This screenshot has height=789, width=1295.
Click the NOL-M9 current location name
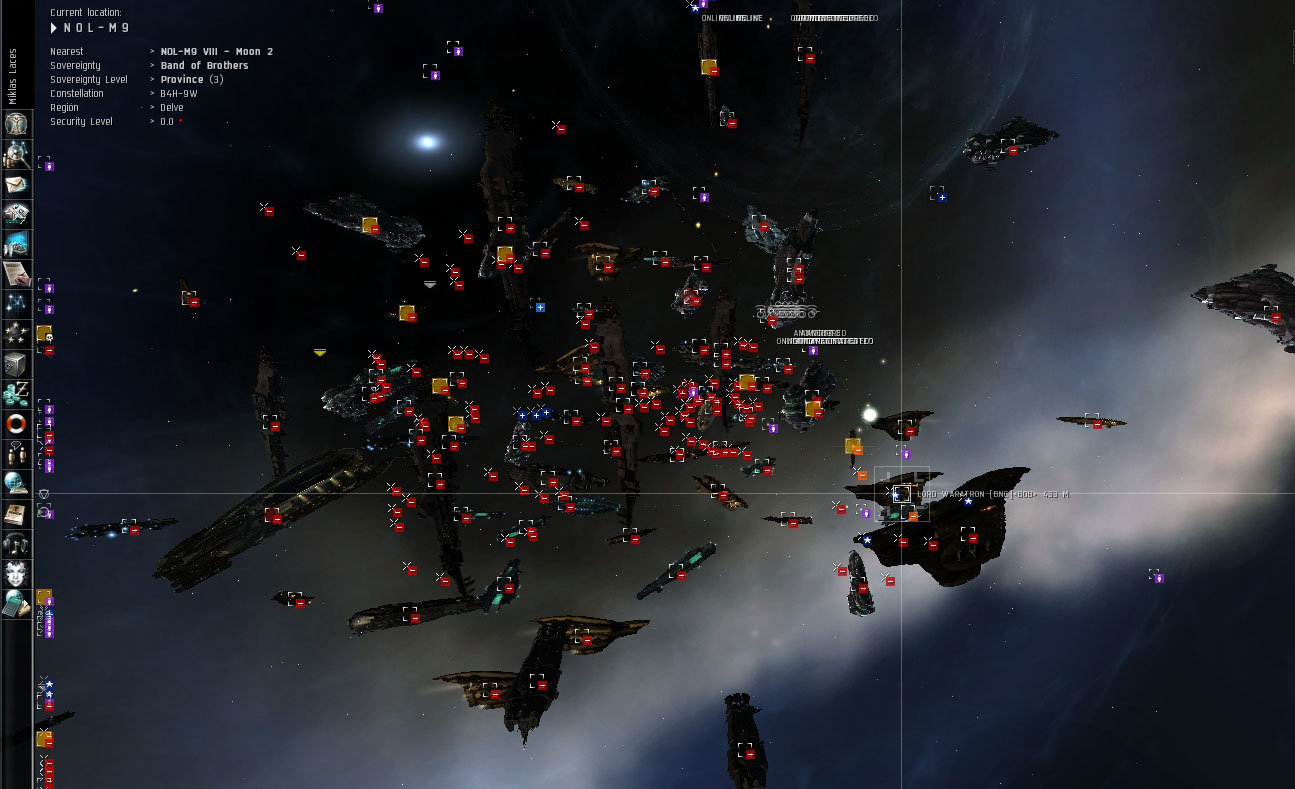pyautogui.click(x=96, y=28)
